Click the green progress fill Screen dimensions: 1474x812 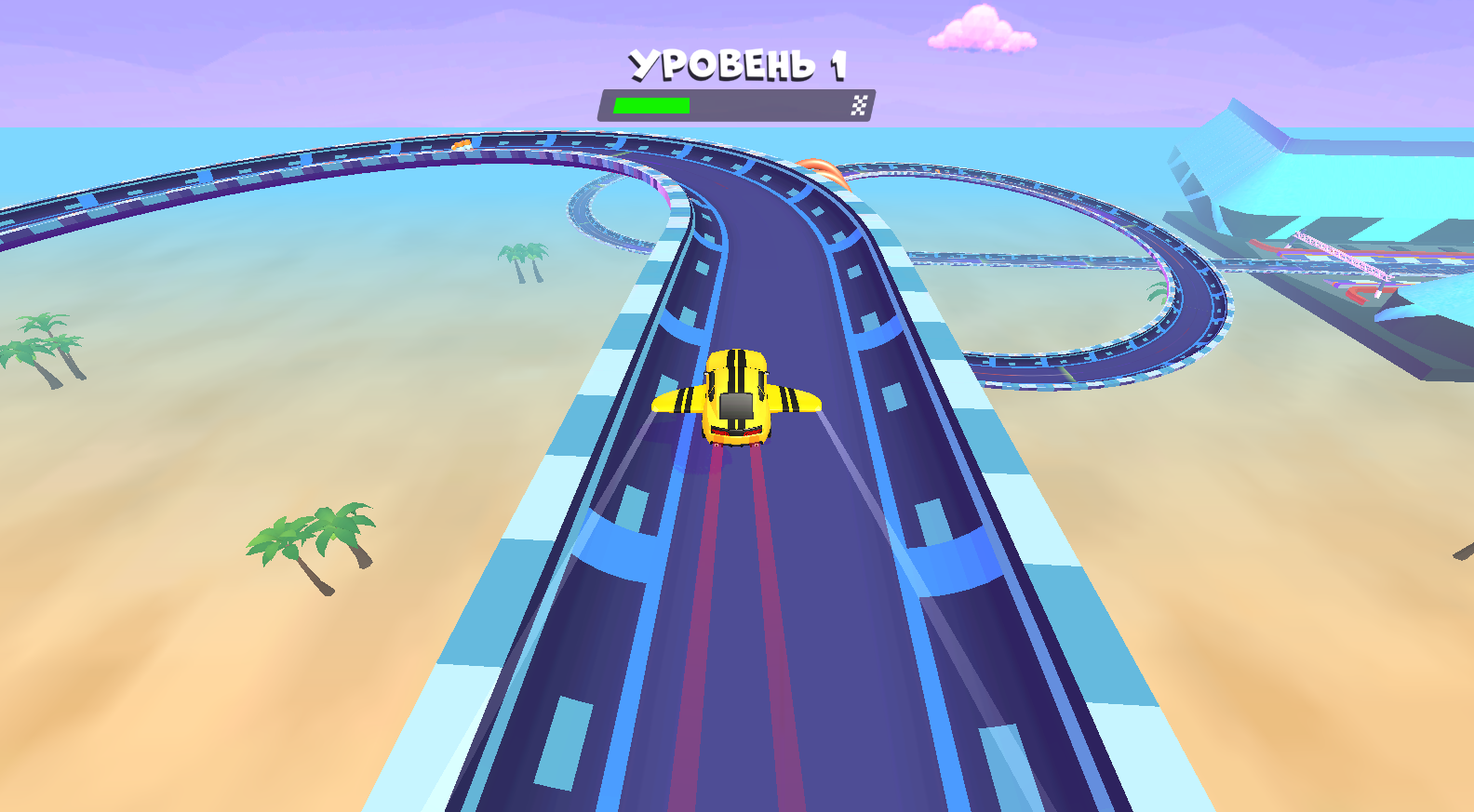651,105
